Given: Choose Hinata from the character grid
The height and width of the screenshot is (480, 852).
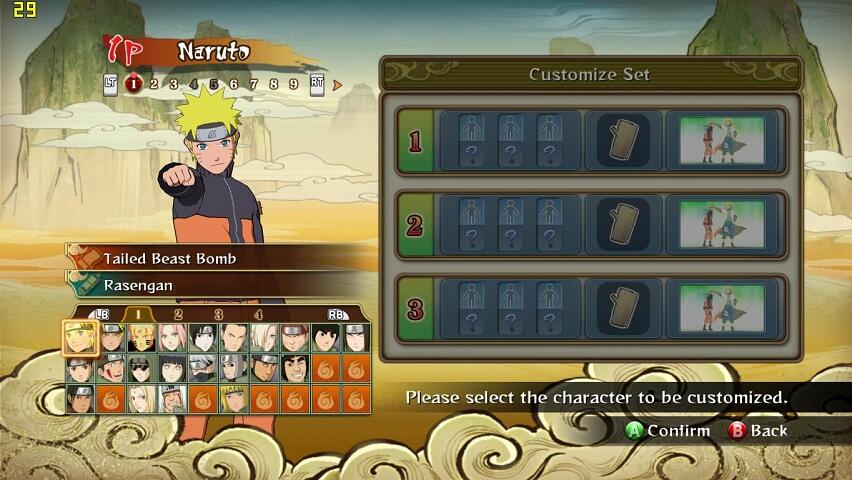Looking at the screenshot, I should point(171,368).
